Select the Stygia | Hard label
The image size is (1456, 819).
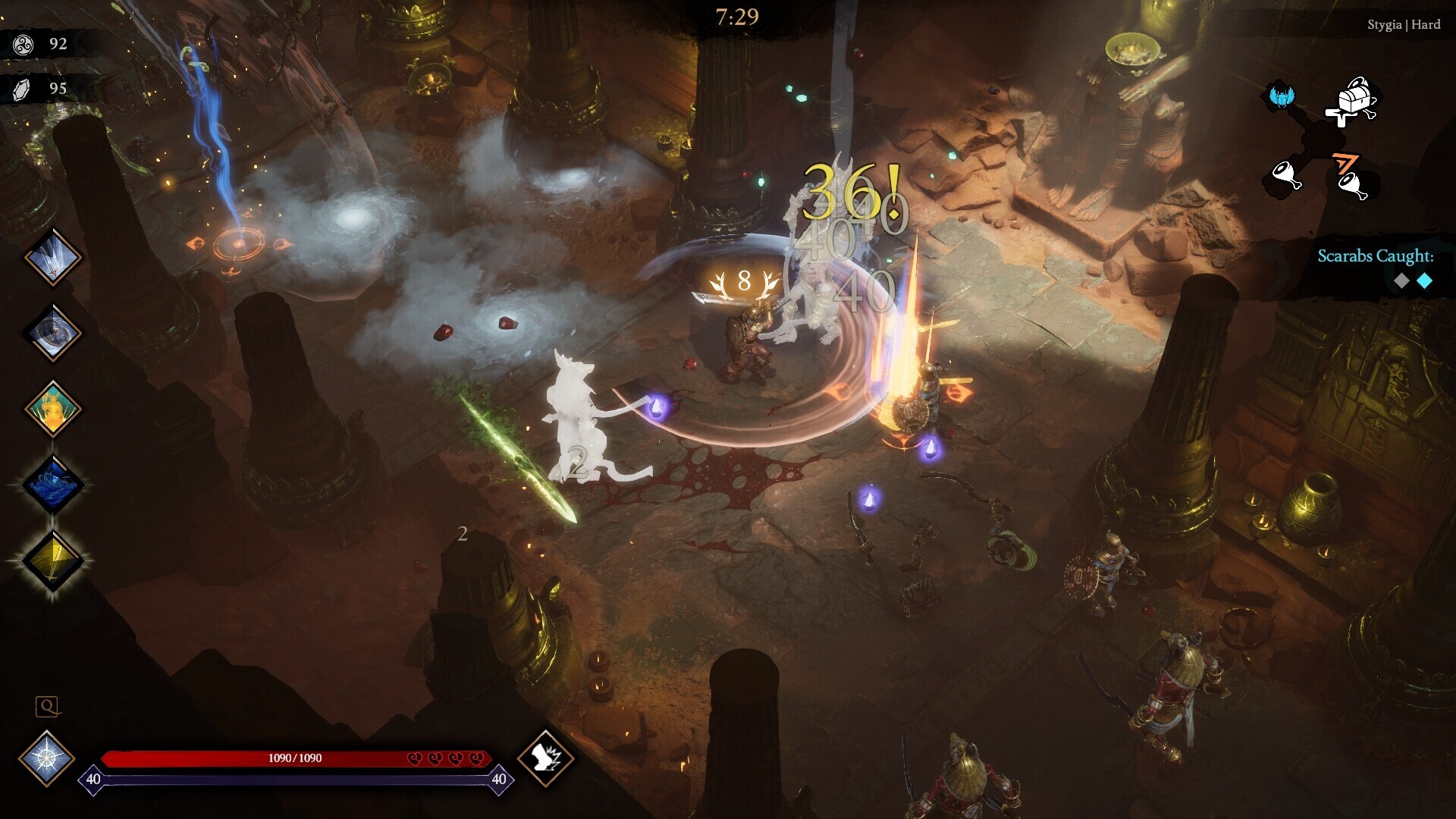tap(1404, 24)
